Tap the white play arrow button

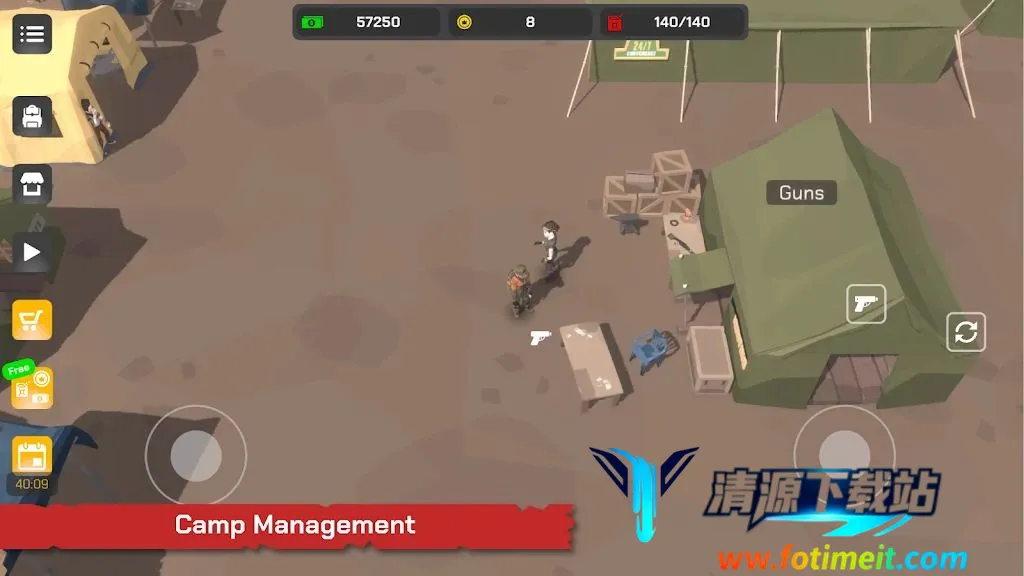[32, 252]
